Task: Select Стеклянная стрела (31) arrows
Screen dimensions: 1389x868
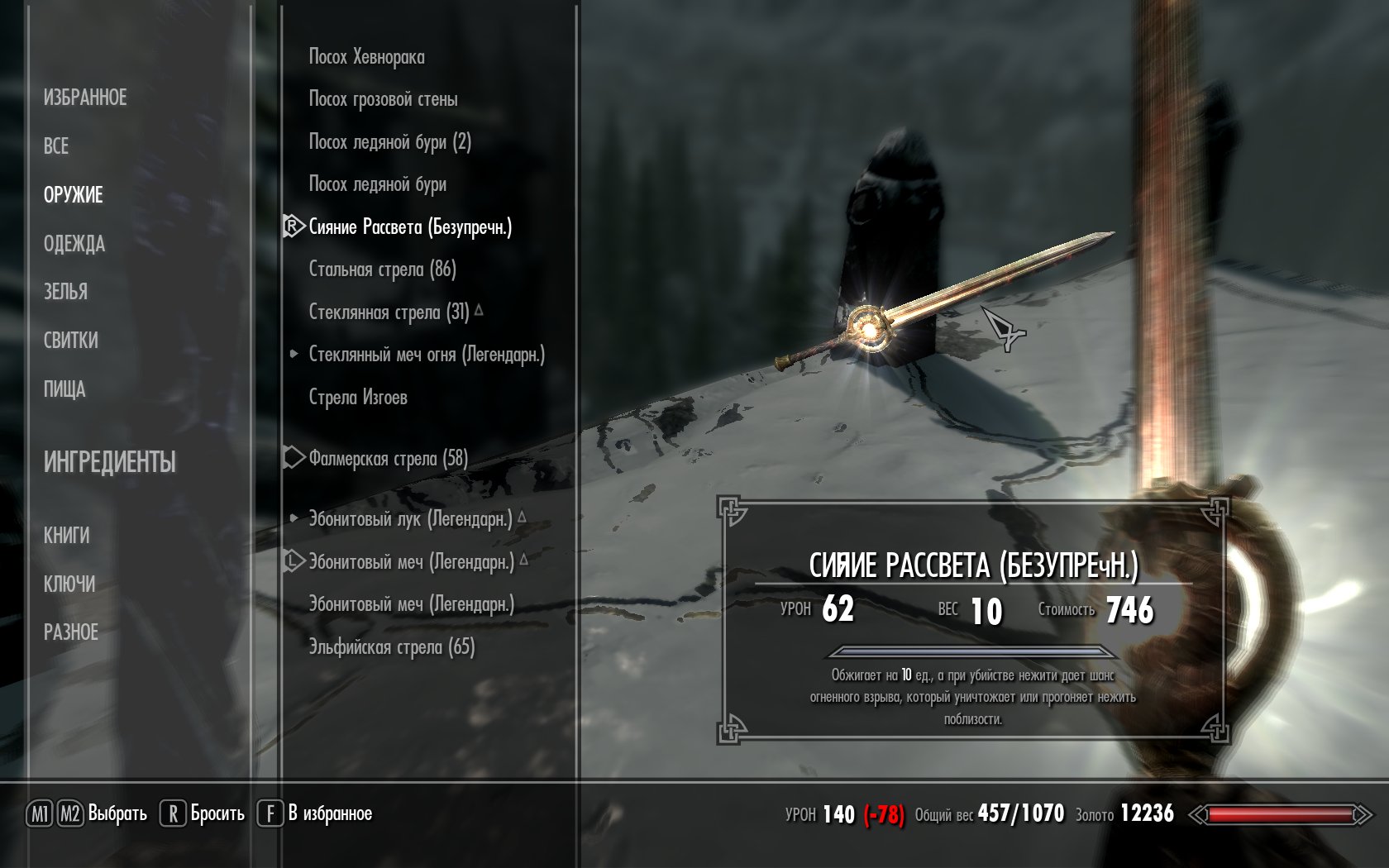Action: [389, 312]
